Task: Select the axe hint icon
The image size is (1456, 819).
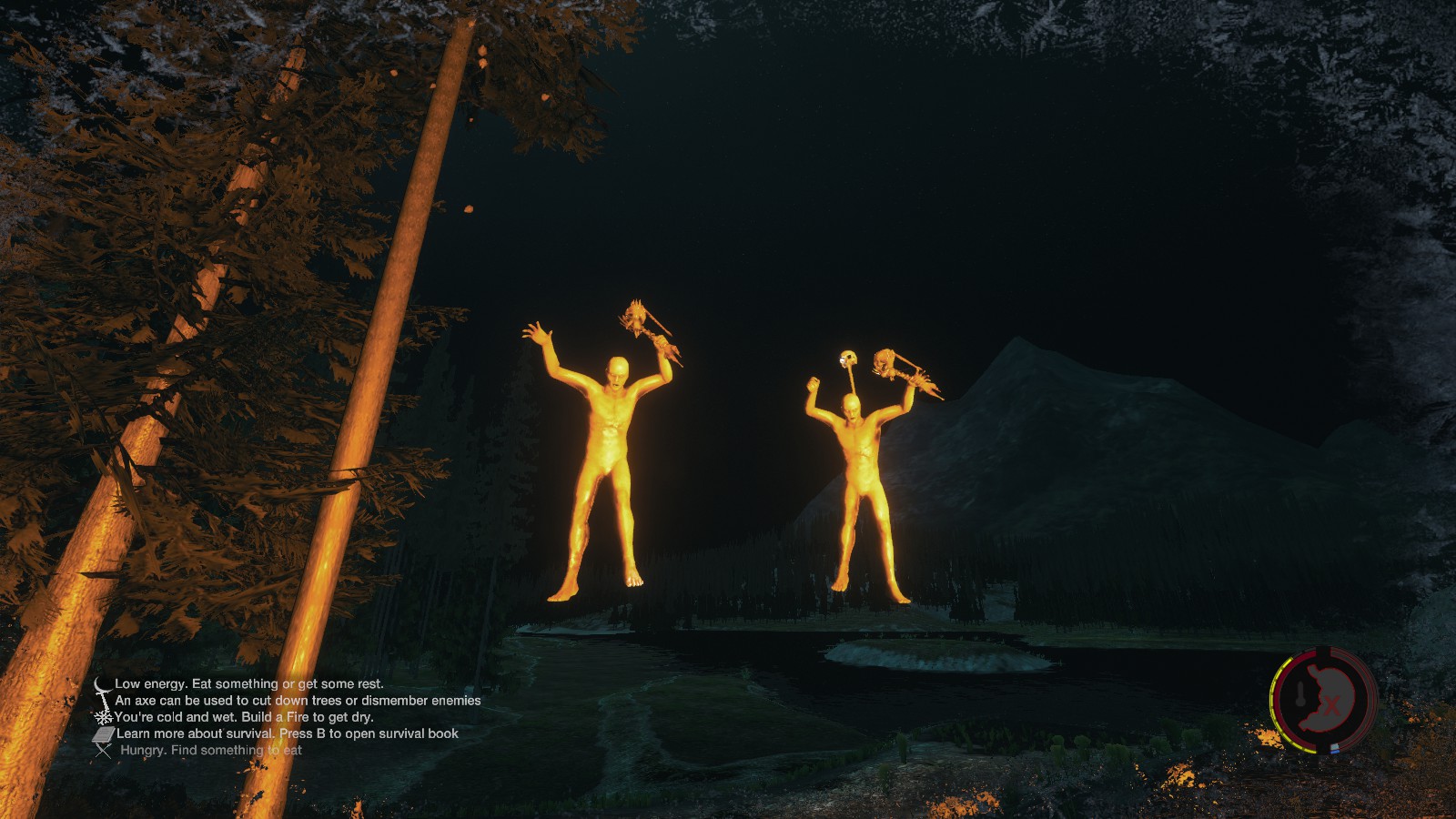Action: [106, 701]
